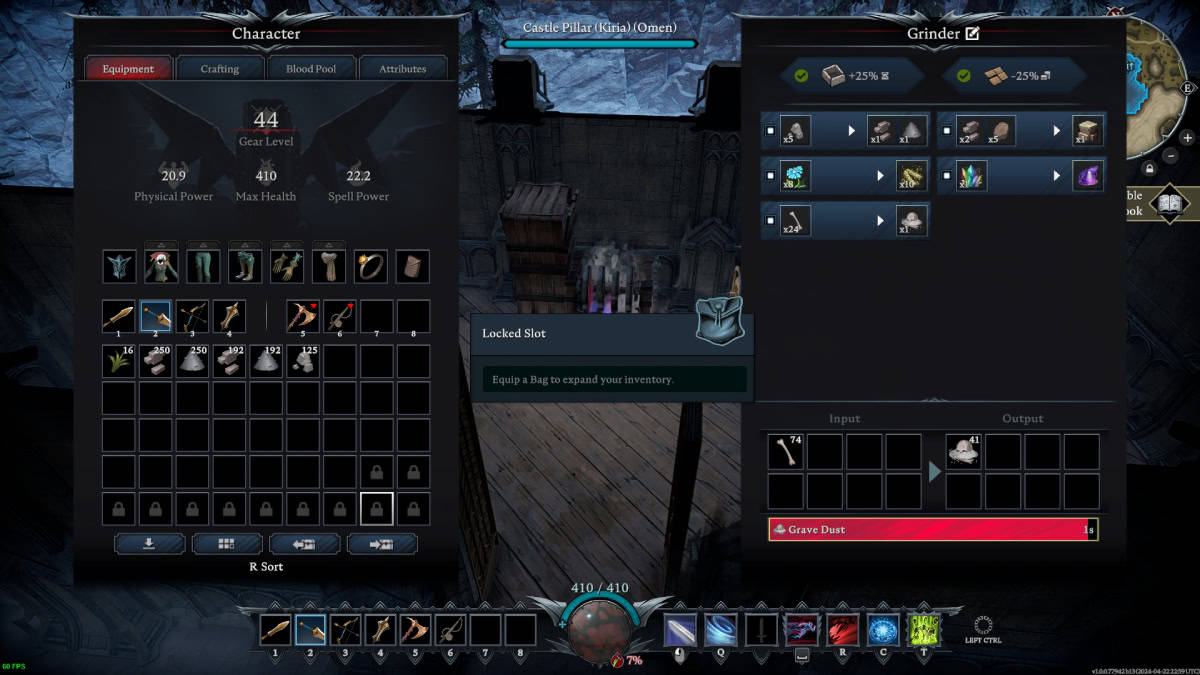The width and height of the screenshot is (1200, 675).
Task: Switch to the Crafting tab
Action: click(x=220, y=69)
